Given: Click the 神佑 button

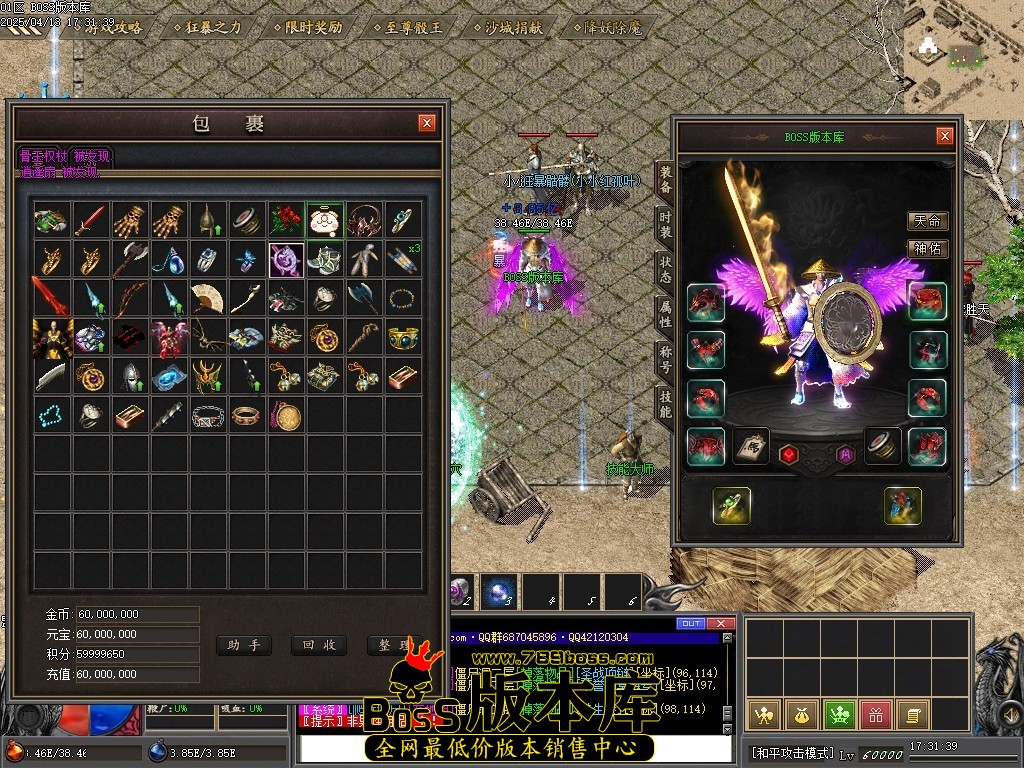Looking at the screenshot, I should click(x=927, y=249).
